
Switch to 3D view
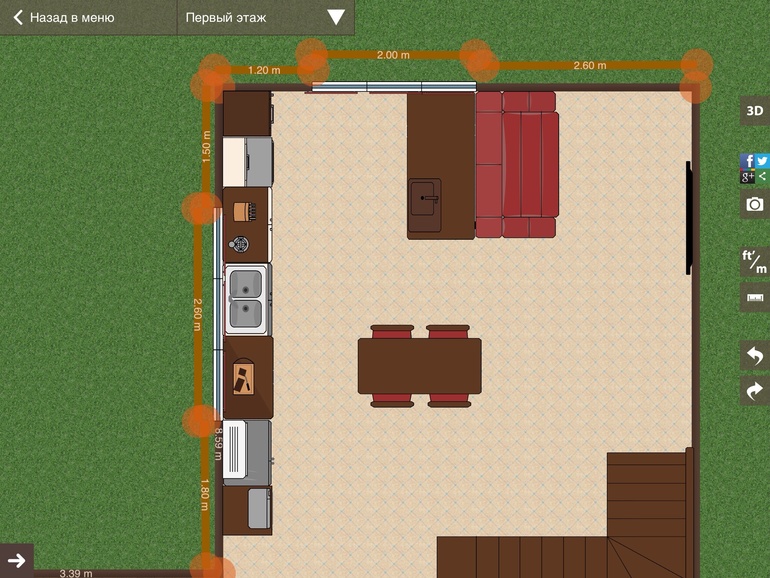(754, 110)
